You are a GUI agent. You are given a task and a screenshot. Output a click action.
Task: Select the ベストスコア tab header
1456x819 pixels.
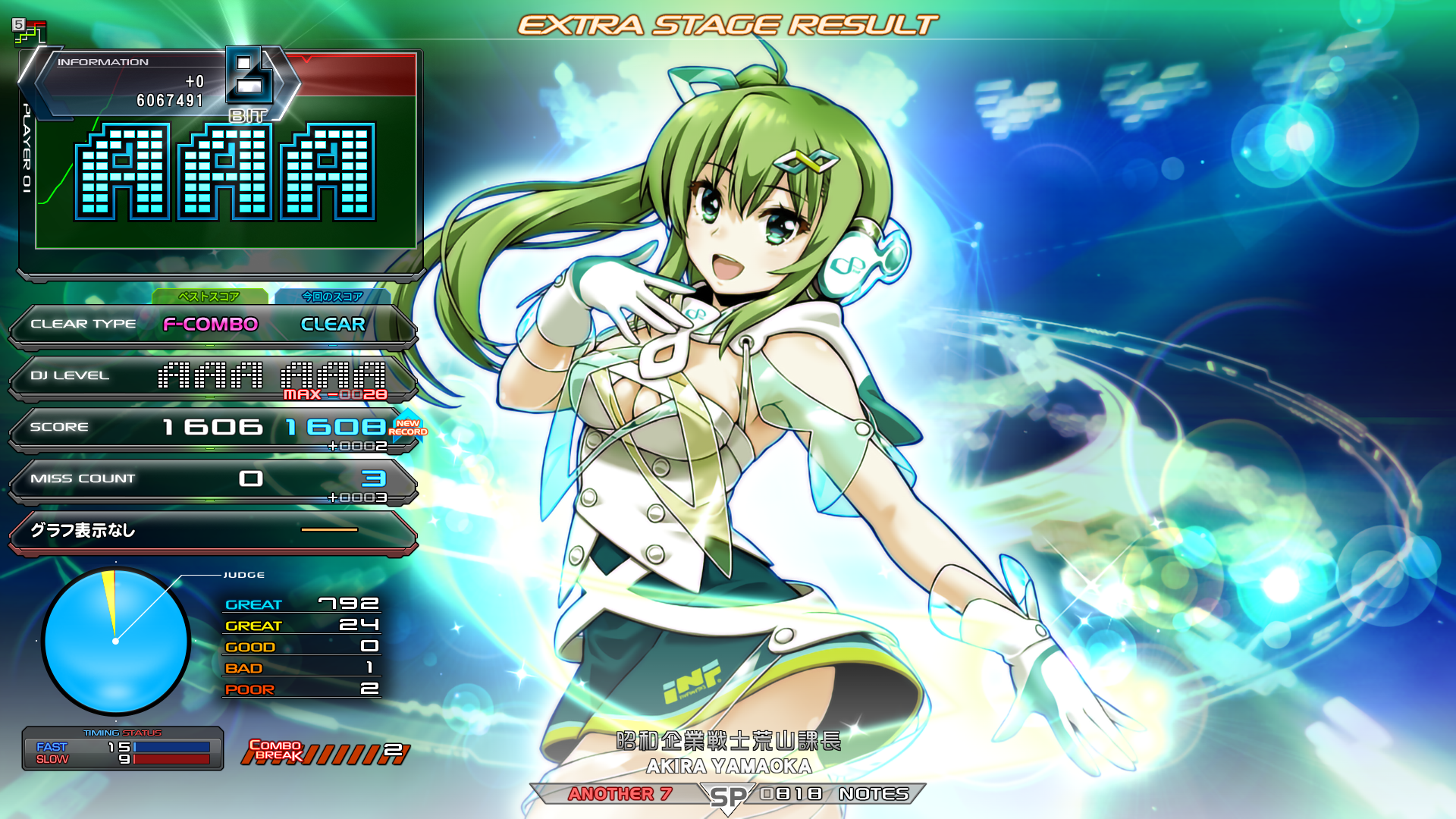click(x=209, y=297)
